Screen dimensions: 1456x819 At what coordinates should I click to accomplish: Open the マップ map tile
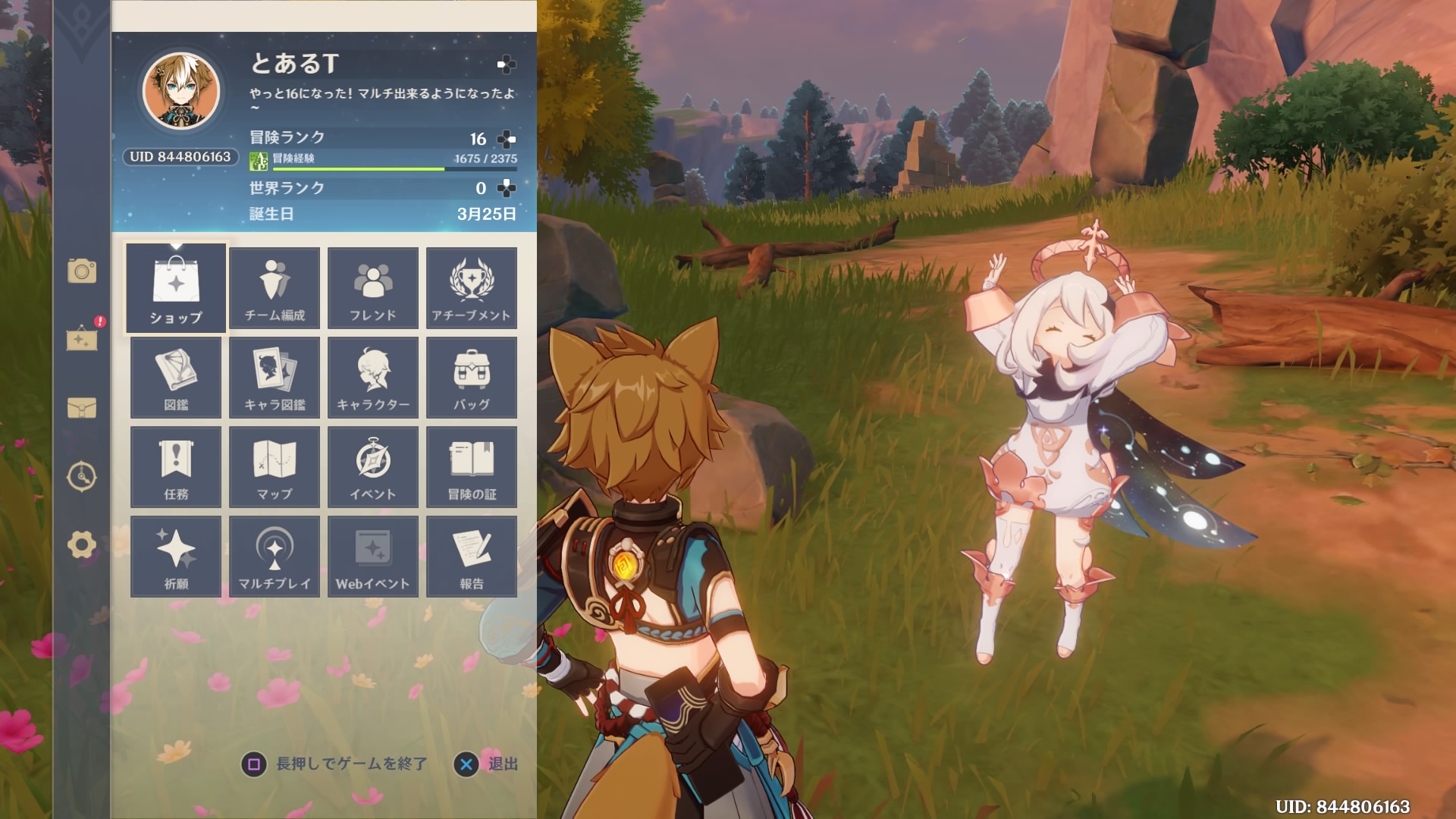pos(275,467)
